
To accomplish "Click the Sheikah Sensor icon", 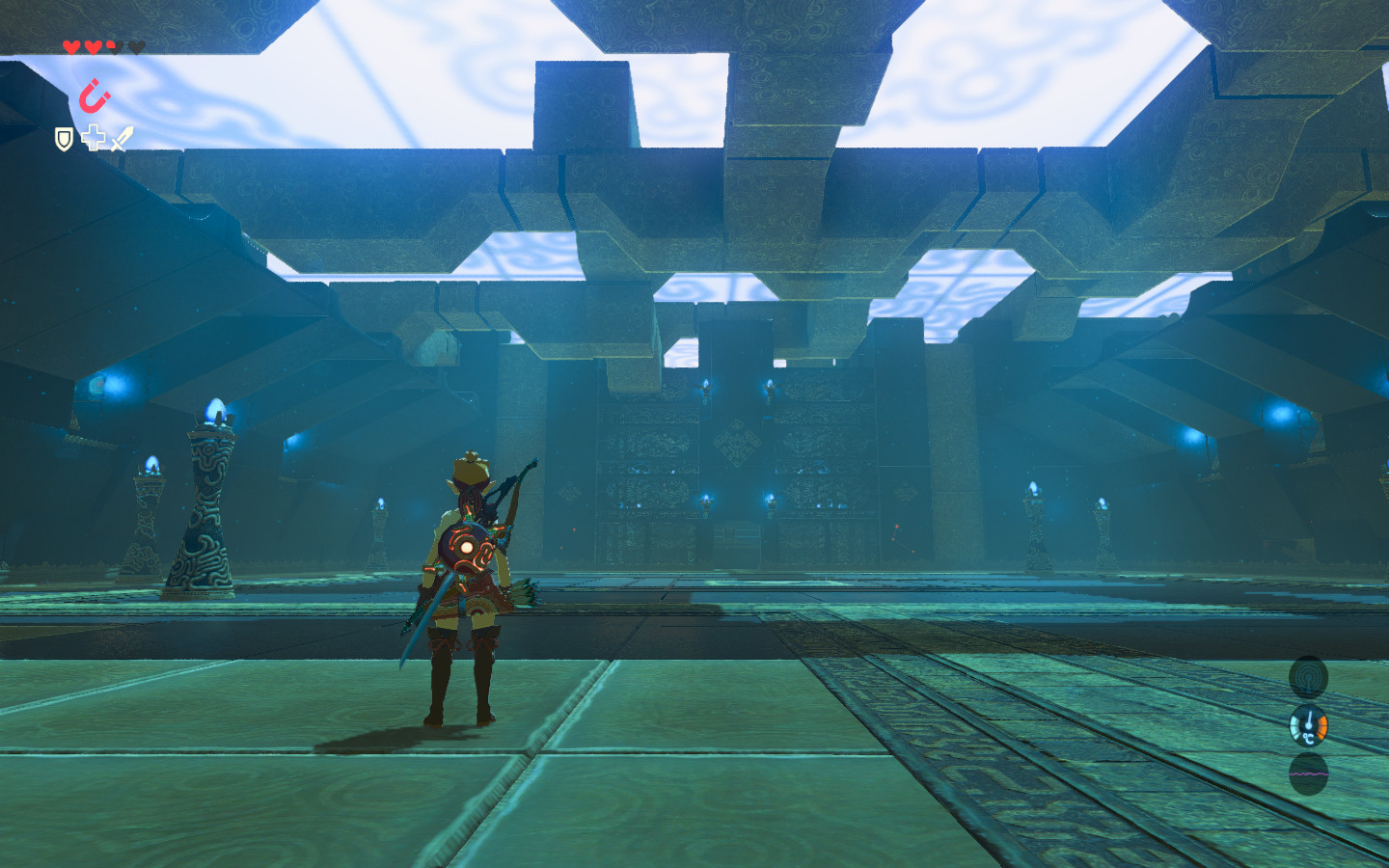I will coord(1309,675).
